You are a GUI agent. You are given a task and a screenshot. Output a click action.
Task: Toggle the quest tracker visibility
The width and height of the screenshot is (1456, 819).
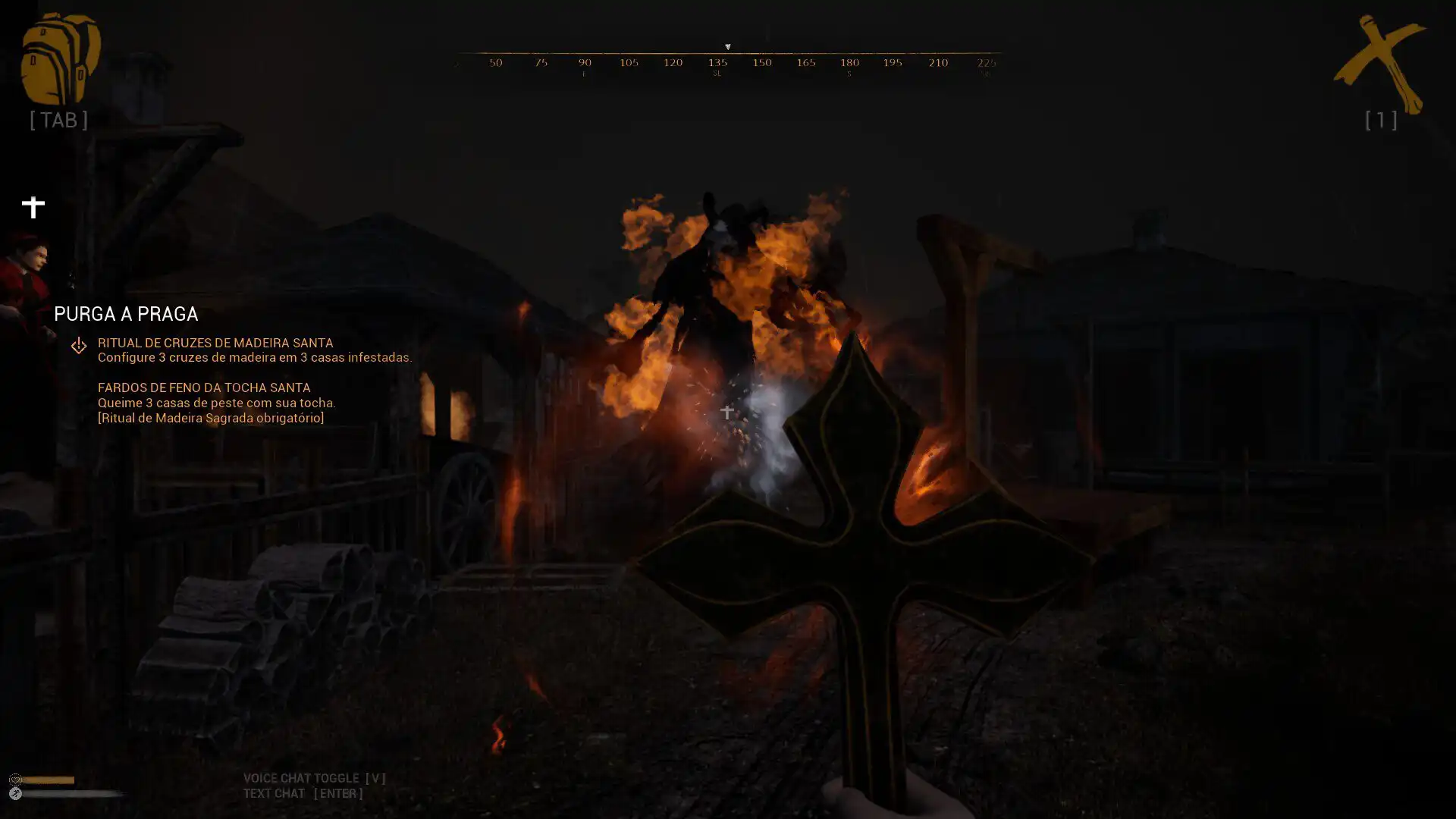click(33, 205)
